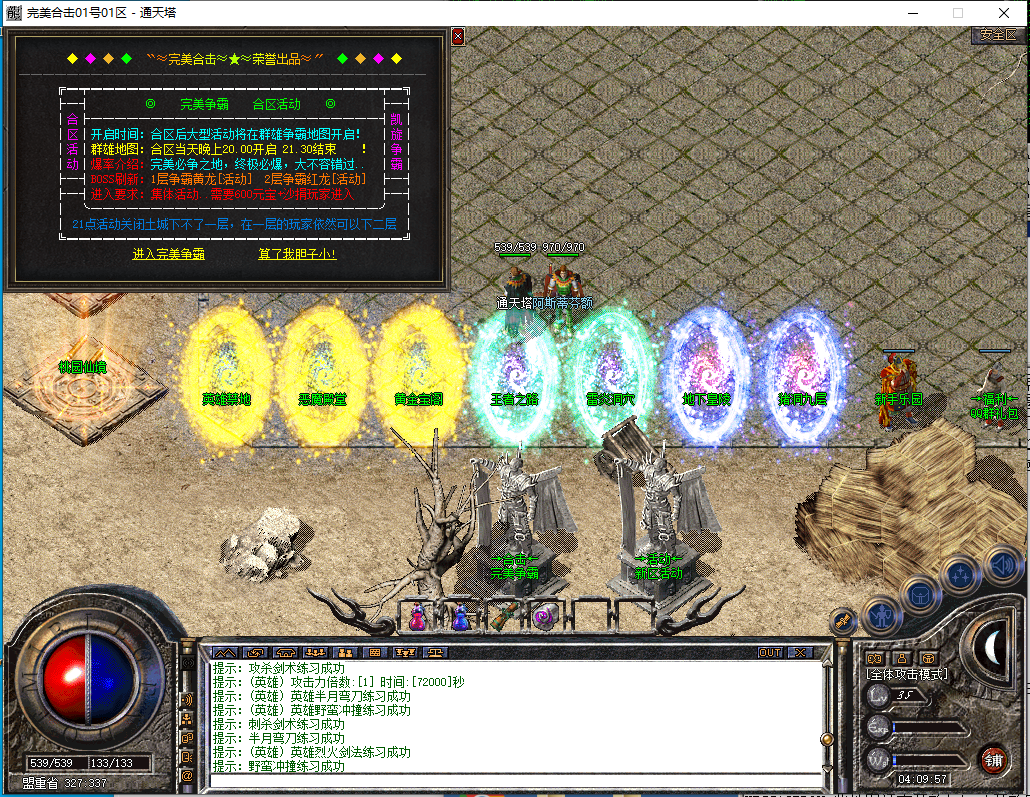Select the blue potion belt slot
The height and width of the screenshot is (797, 1030).
coord(459,618)
